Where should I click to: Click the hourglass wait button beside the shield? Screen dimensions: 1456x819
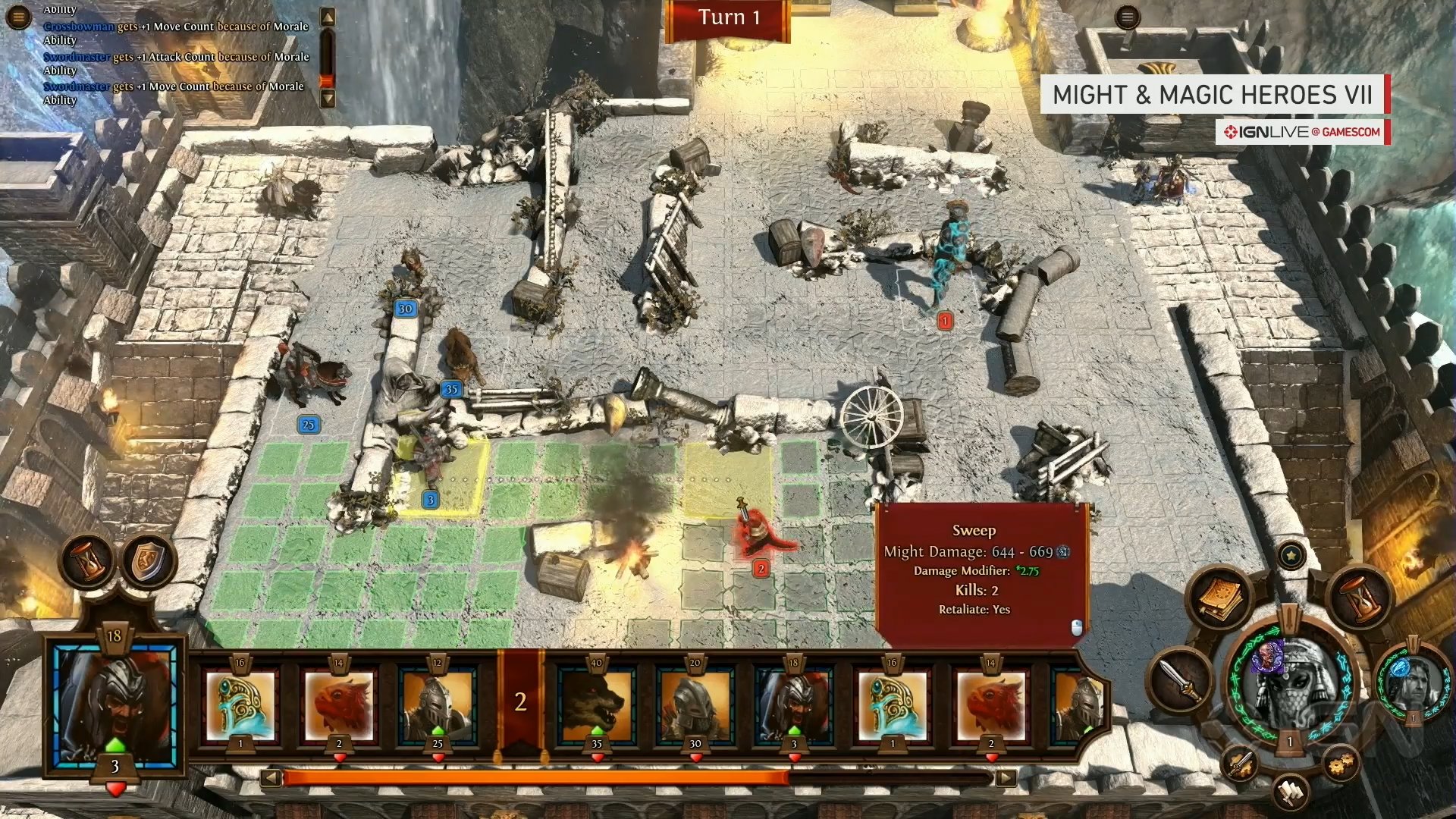(87, 562)
